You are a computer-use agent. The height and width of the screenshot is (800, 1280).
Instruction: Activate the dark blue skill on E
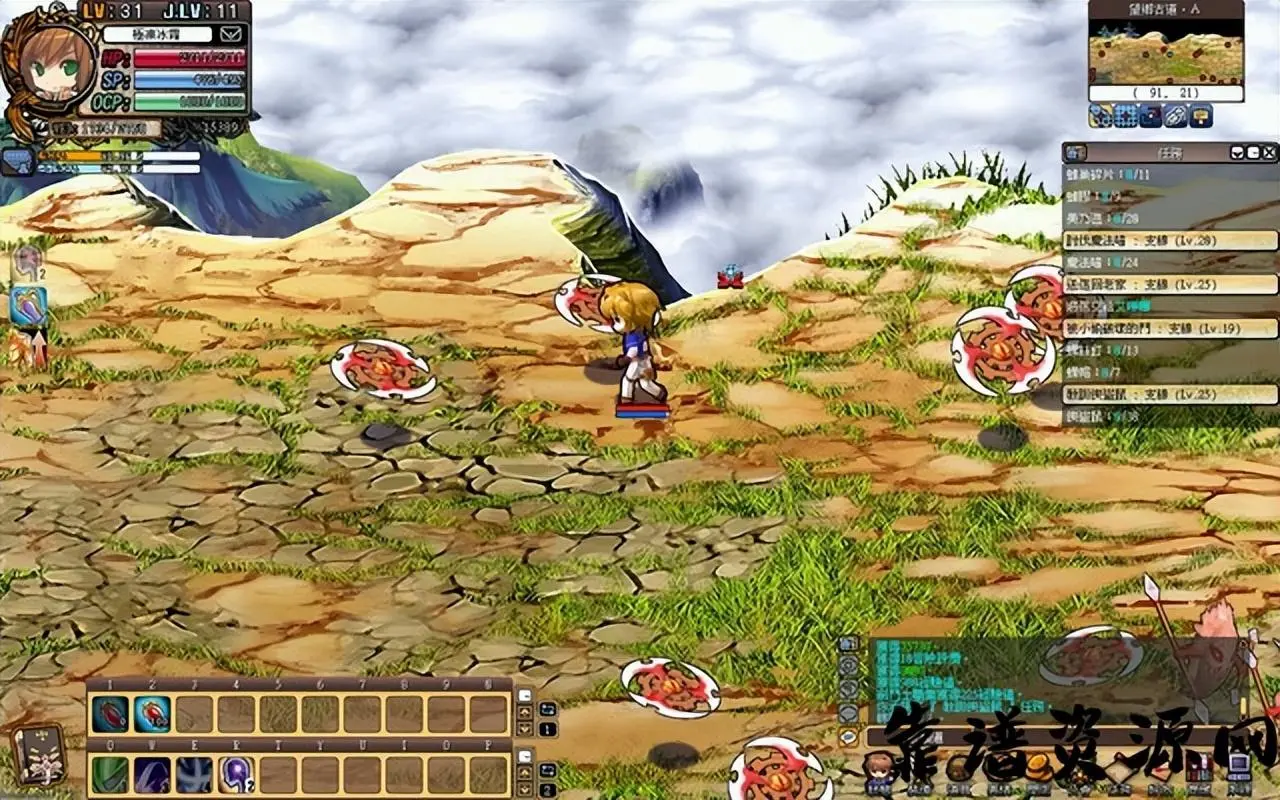[x=194, y=775]
